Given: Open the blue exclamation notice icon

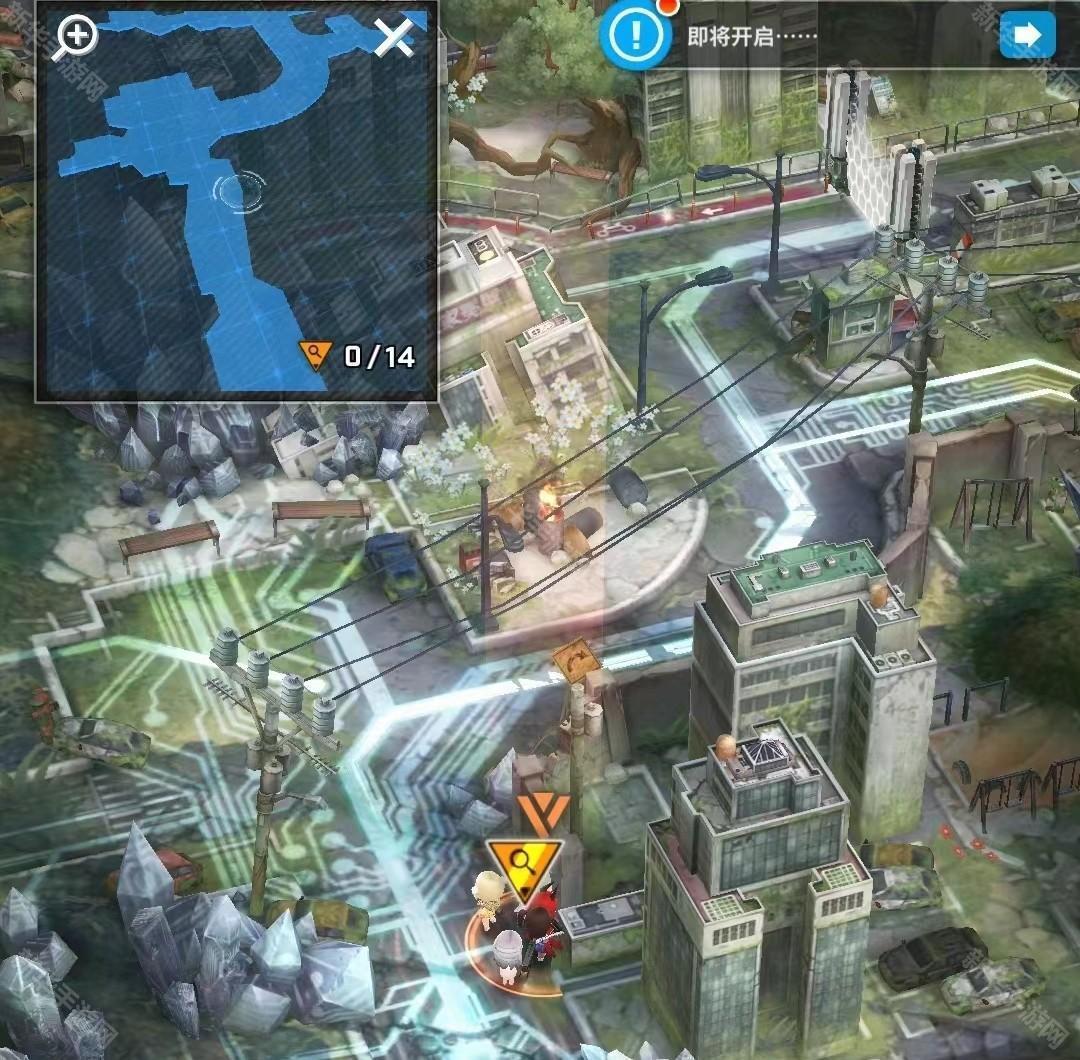Looking at the screenshot, I should click(634, 37).
